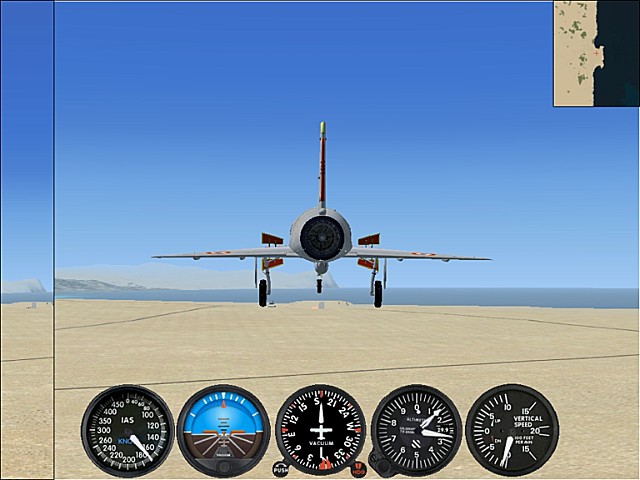Open the top-down map window
640x480 pixels.
click(x=596, y=53)
